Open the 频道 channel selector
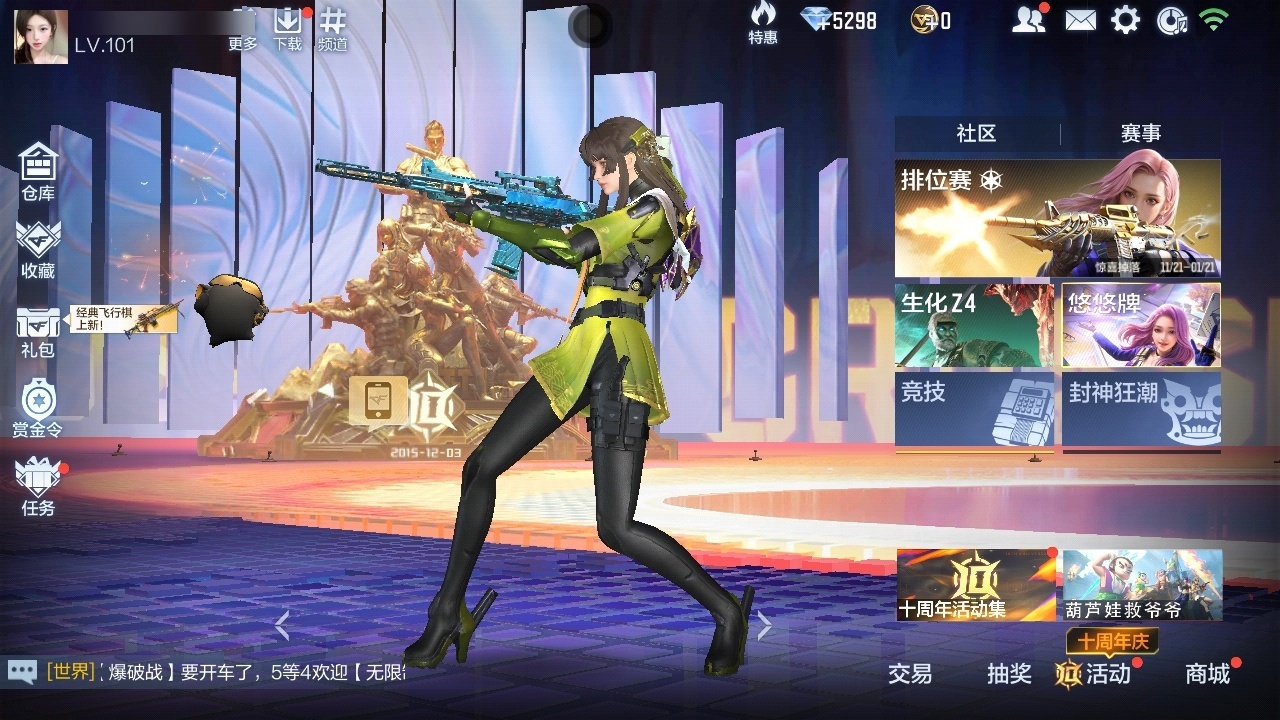Viewport: 1280px width, 720px height. 333,29
